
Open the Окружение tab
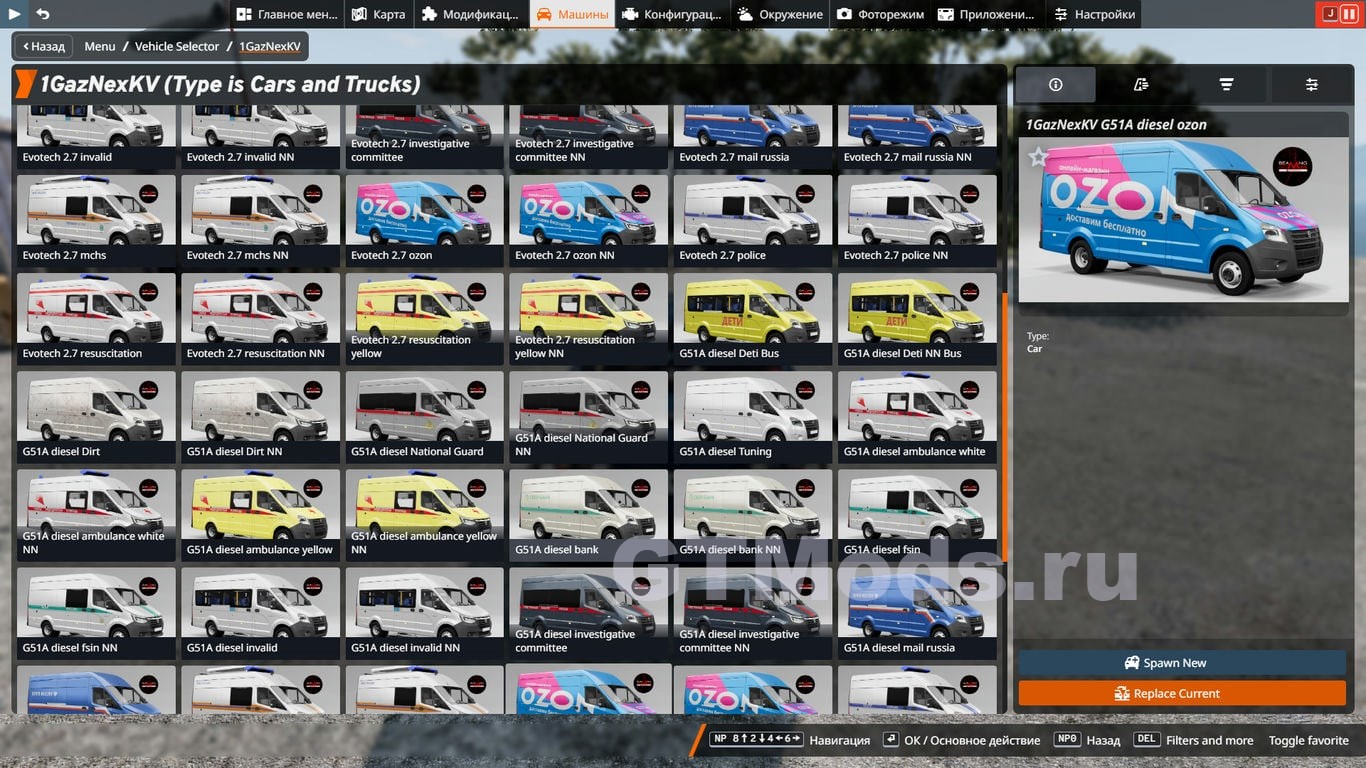point(780,14)
